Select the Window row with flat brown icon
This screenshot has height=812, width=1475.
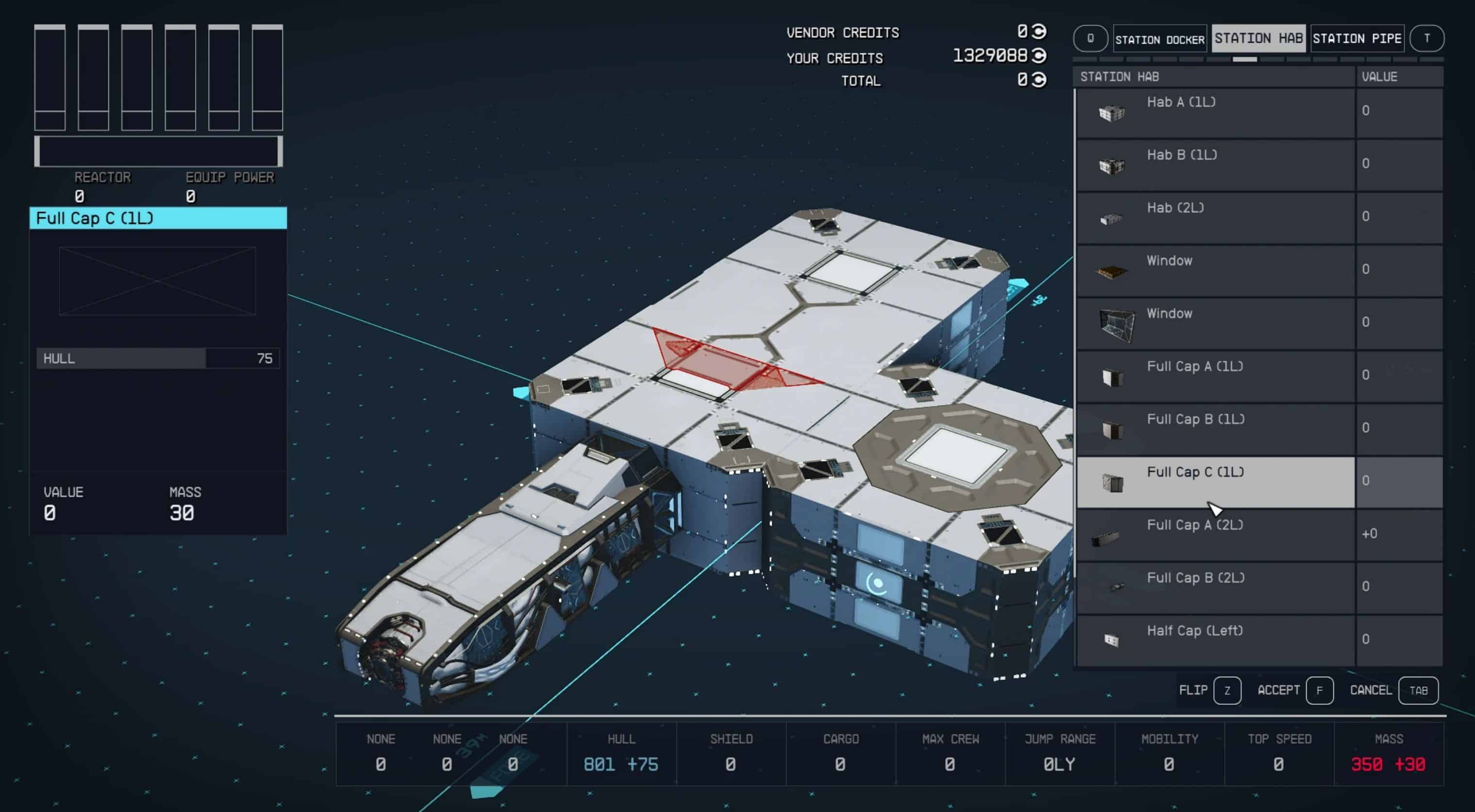1215,270
